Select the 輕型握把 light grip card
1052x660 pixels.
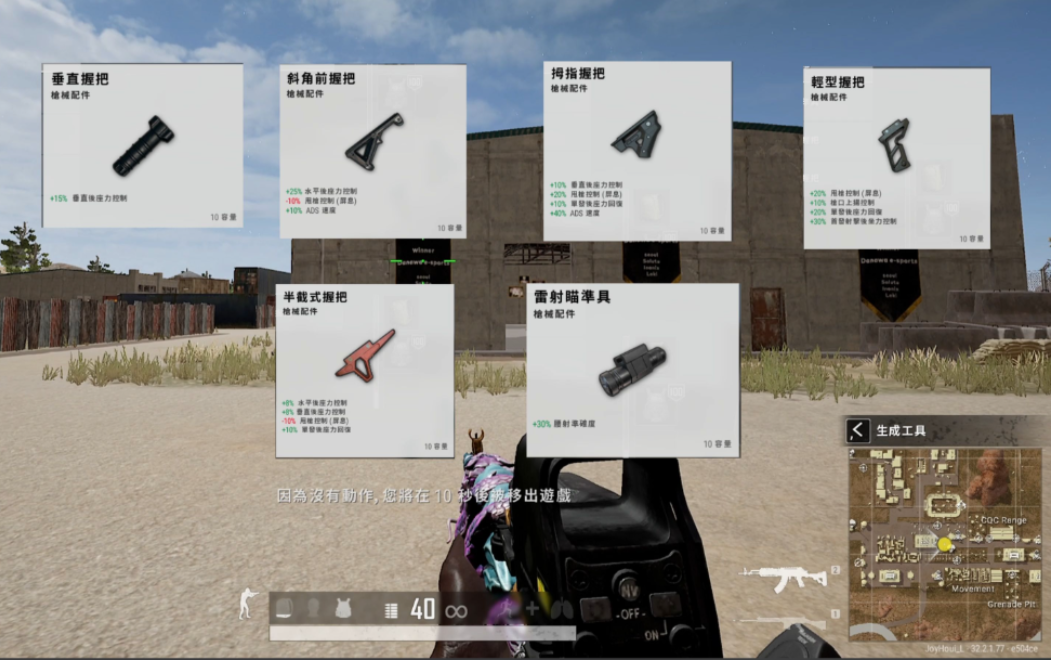click(896, 157)
